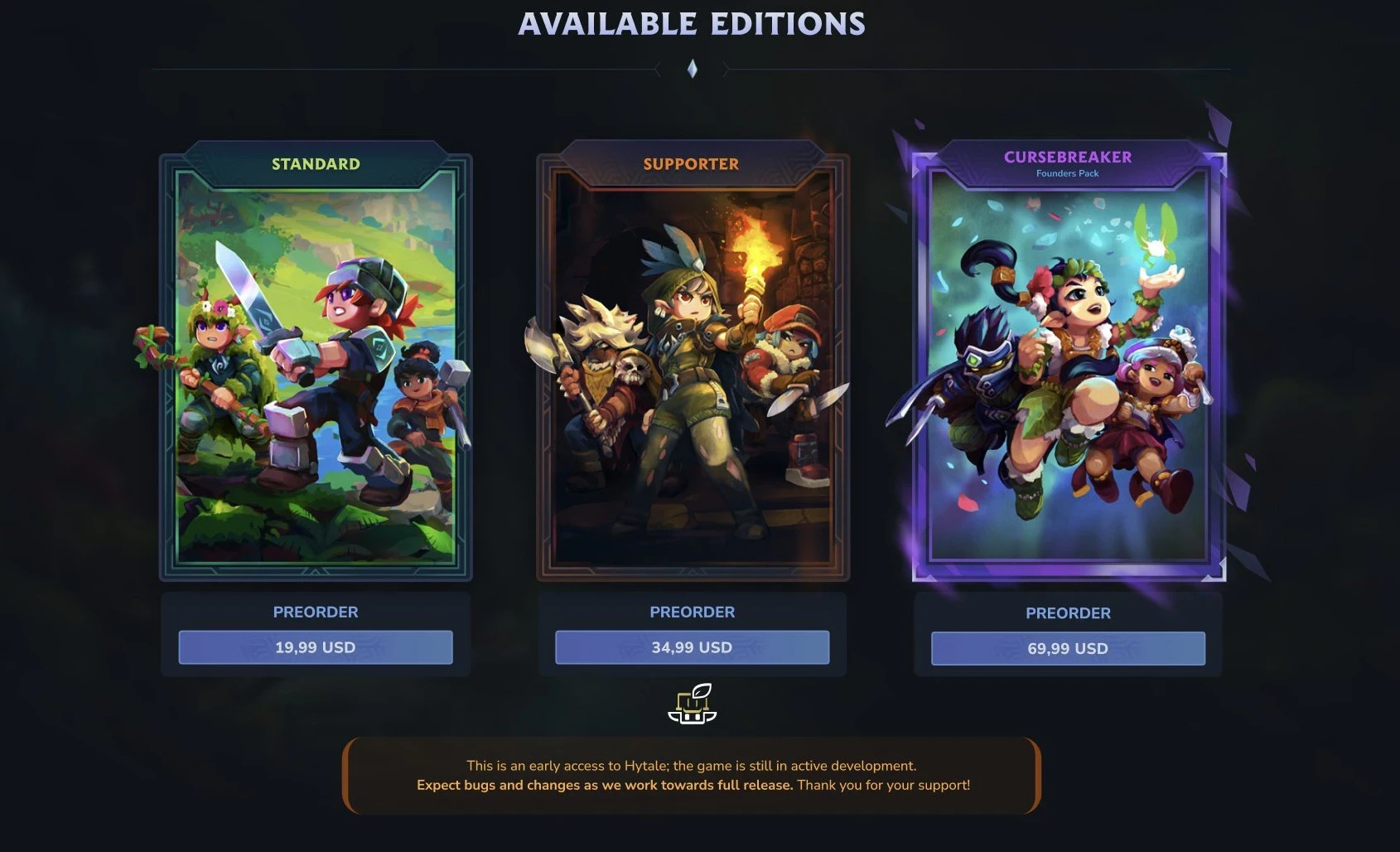The width and height of the screenshot is (1400, 852).
Task: Preorder Supporter edition for 34,99 USD
Action: pyautogui.click(x=692, y=647)
